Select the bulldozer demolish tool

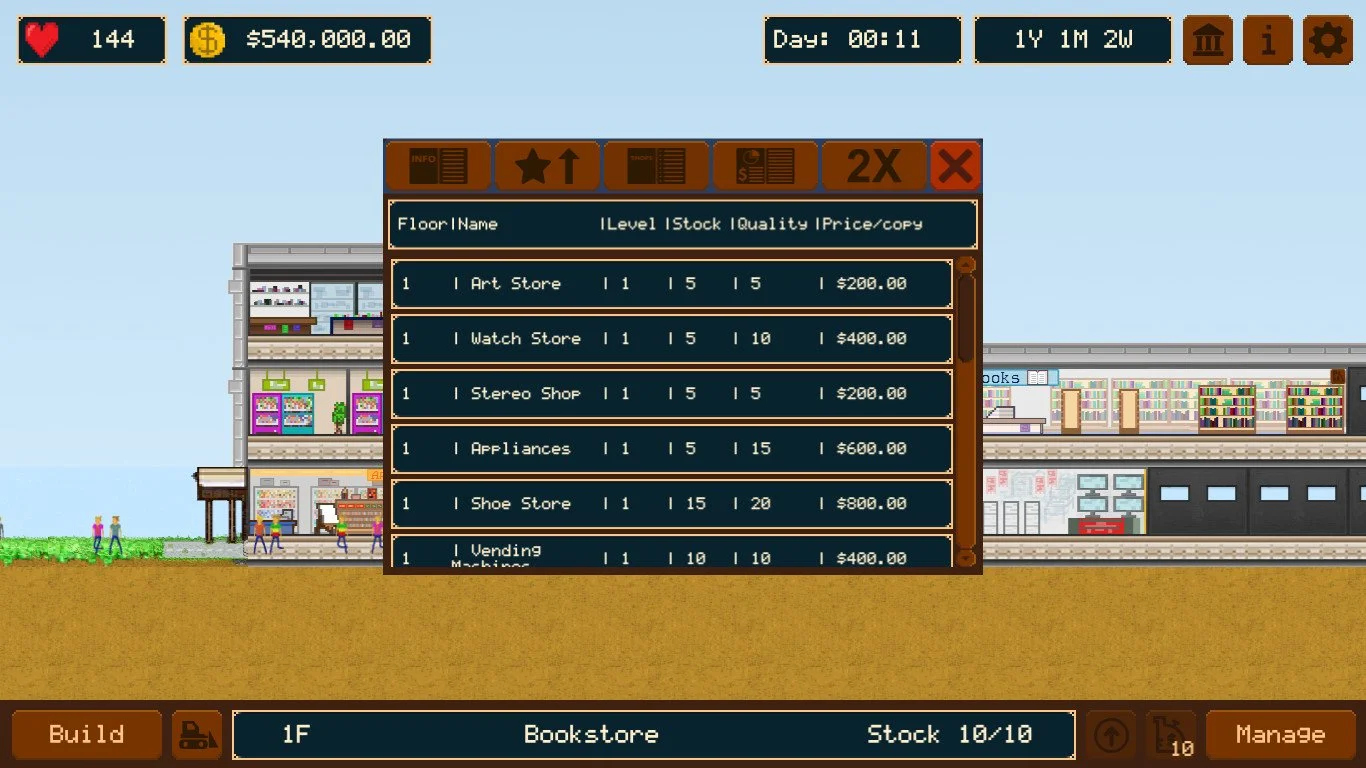(x=197, y=734)
